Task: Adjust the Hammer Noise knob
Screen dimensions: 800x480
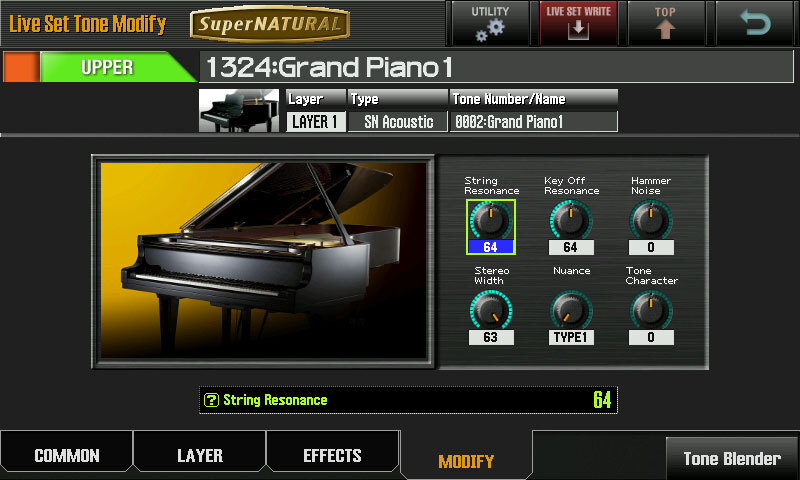Action: click(x=651, y=220)
